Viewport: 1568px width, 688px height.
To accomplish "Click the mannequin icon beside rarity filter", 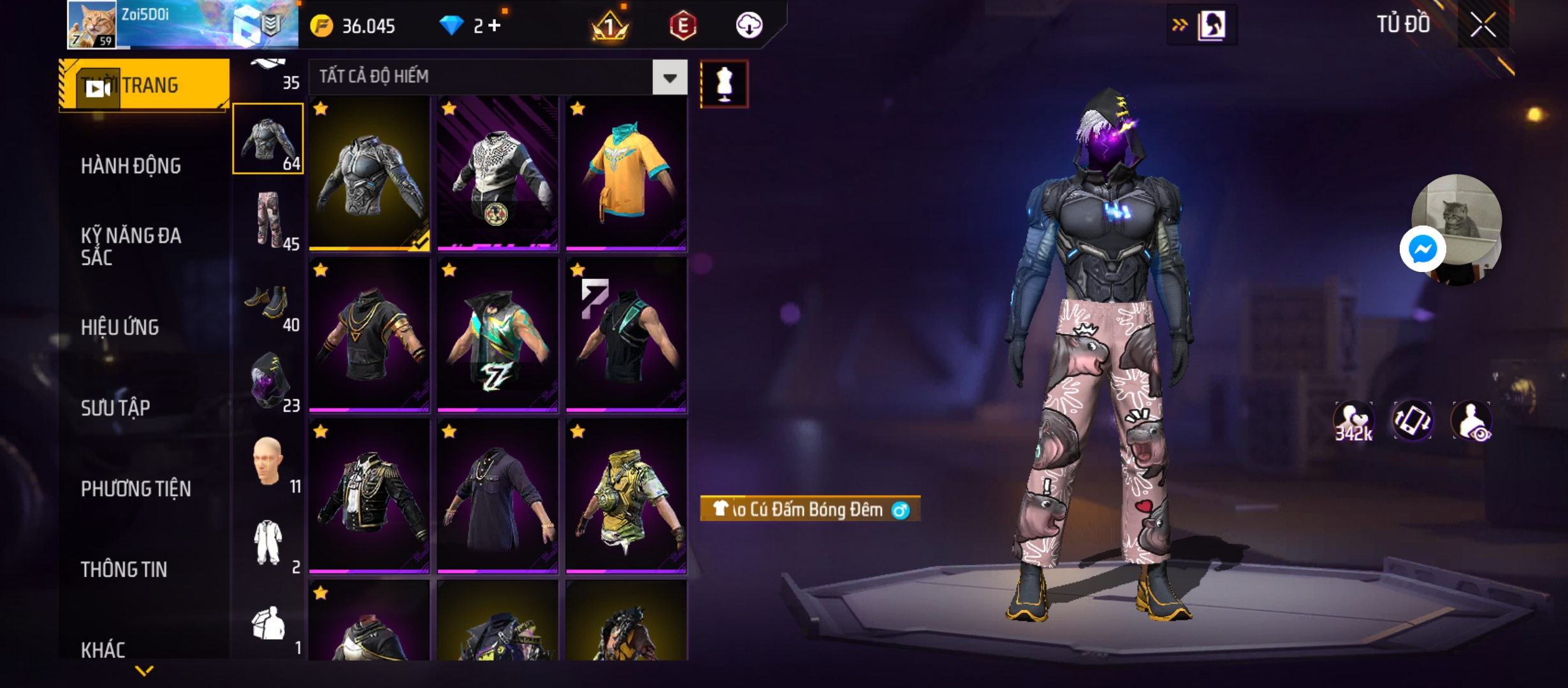I will pos(724,84).
